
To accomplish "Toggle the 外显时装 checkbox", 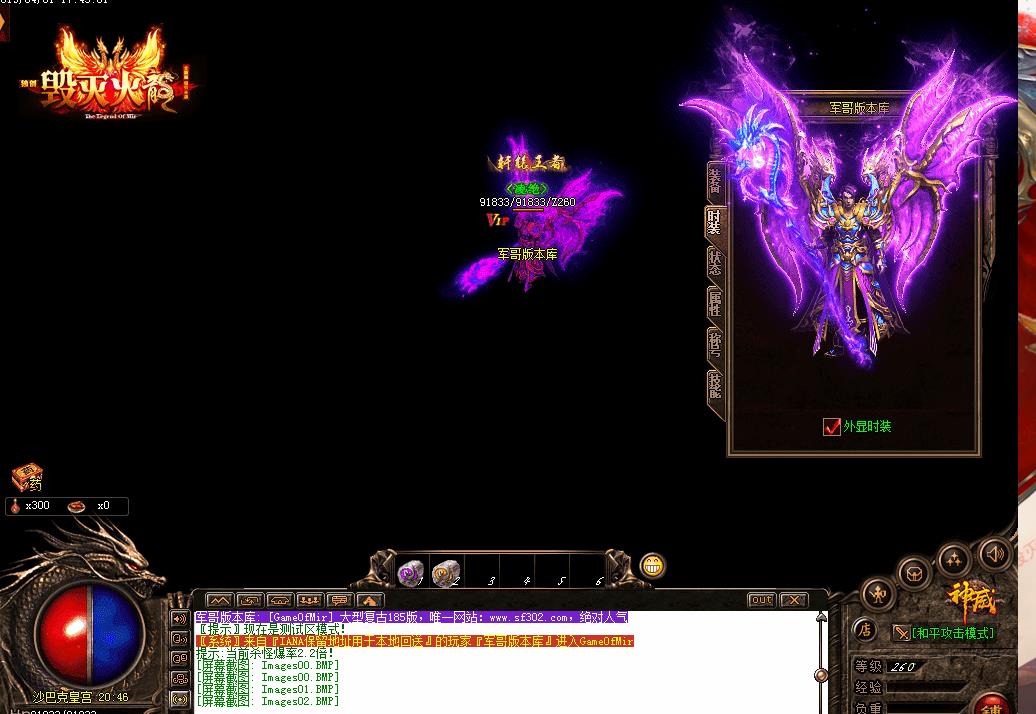I will point(832,427).
